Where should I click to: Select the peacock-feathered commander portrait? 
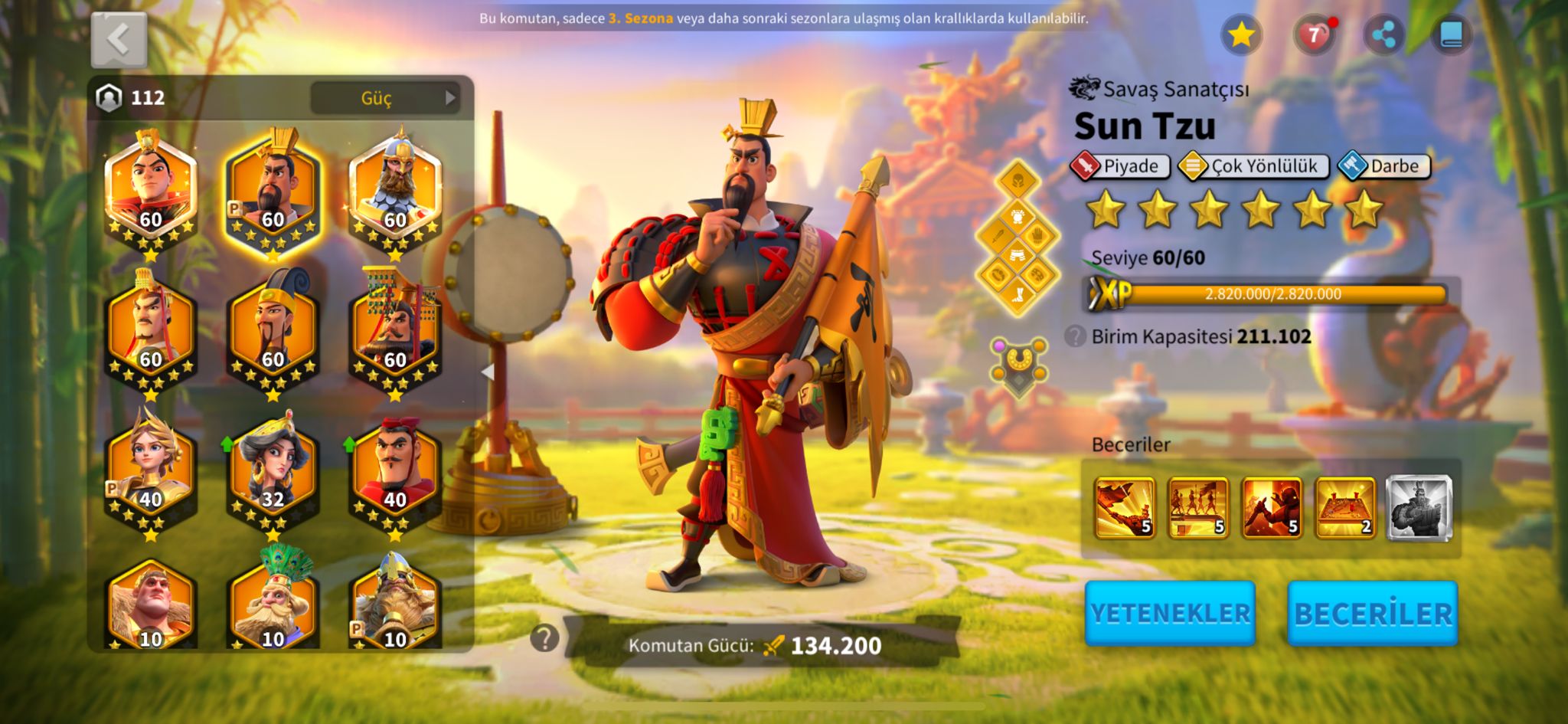(x=273, y=601)
